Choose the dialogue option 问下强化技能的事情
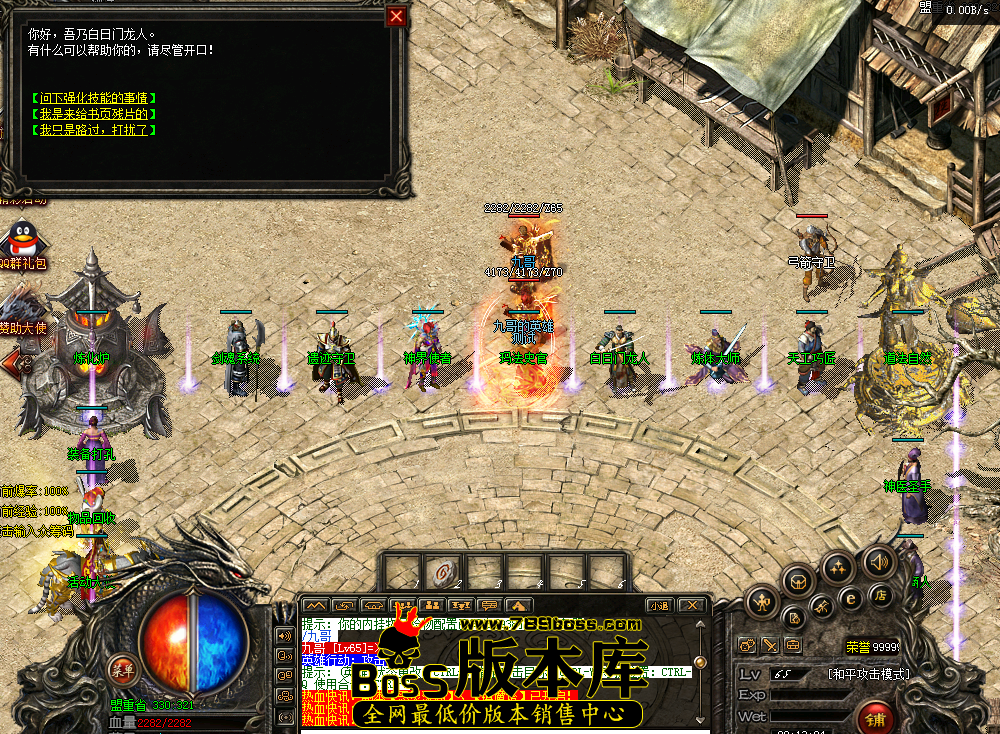This screenshot has width=1000, height=734. pyautogui.click(x=93, y=98)
